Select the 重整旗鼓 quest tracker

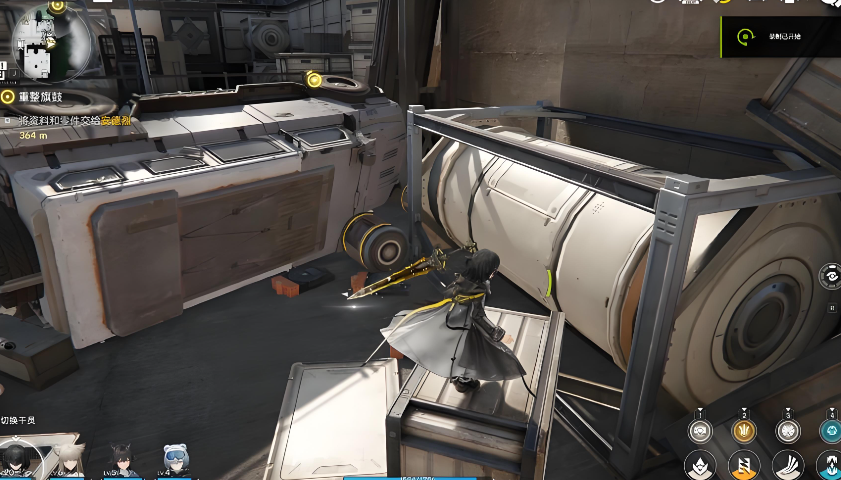point(45,97)
